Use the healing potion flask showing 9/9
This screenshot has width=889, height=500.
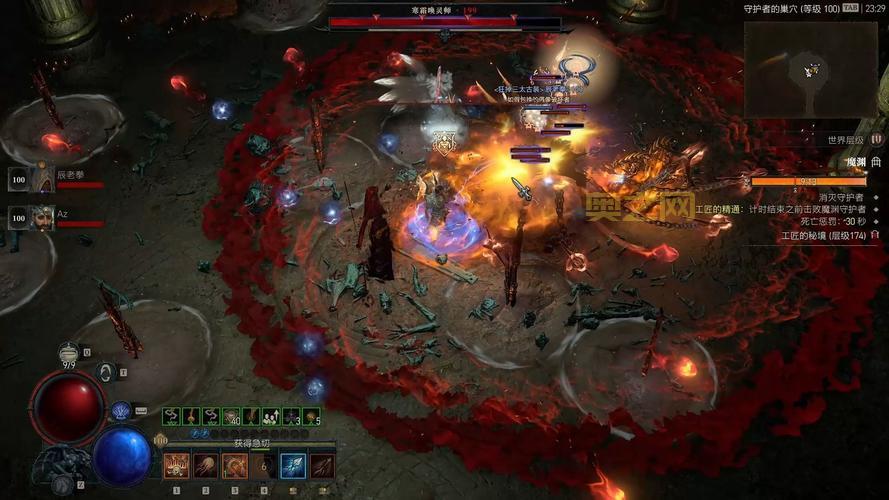68,352
